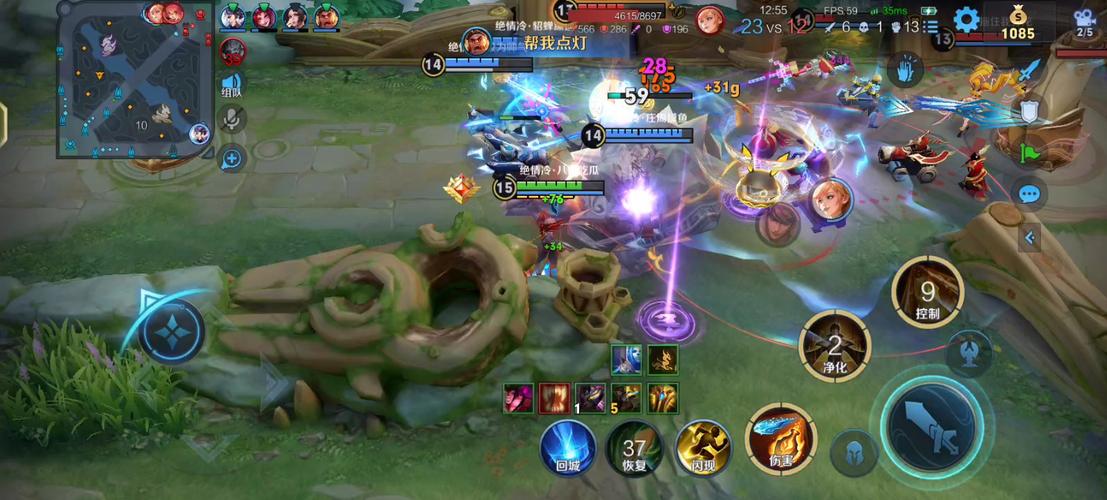Open the minimap
Screen dimensions: 1107x500
(x=135, y=80)
